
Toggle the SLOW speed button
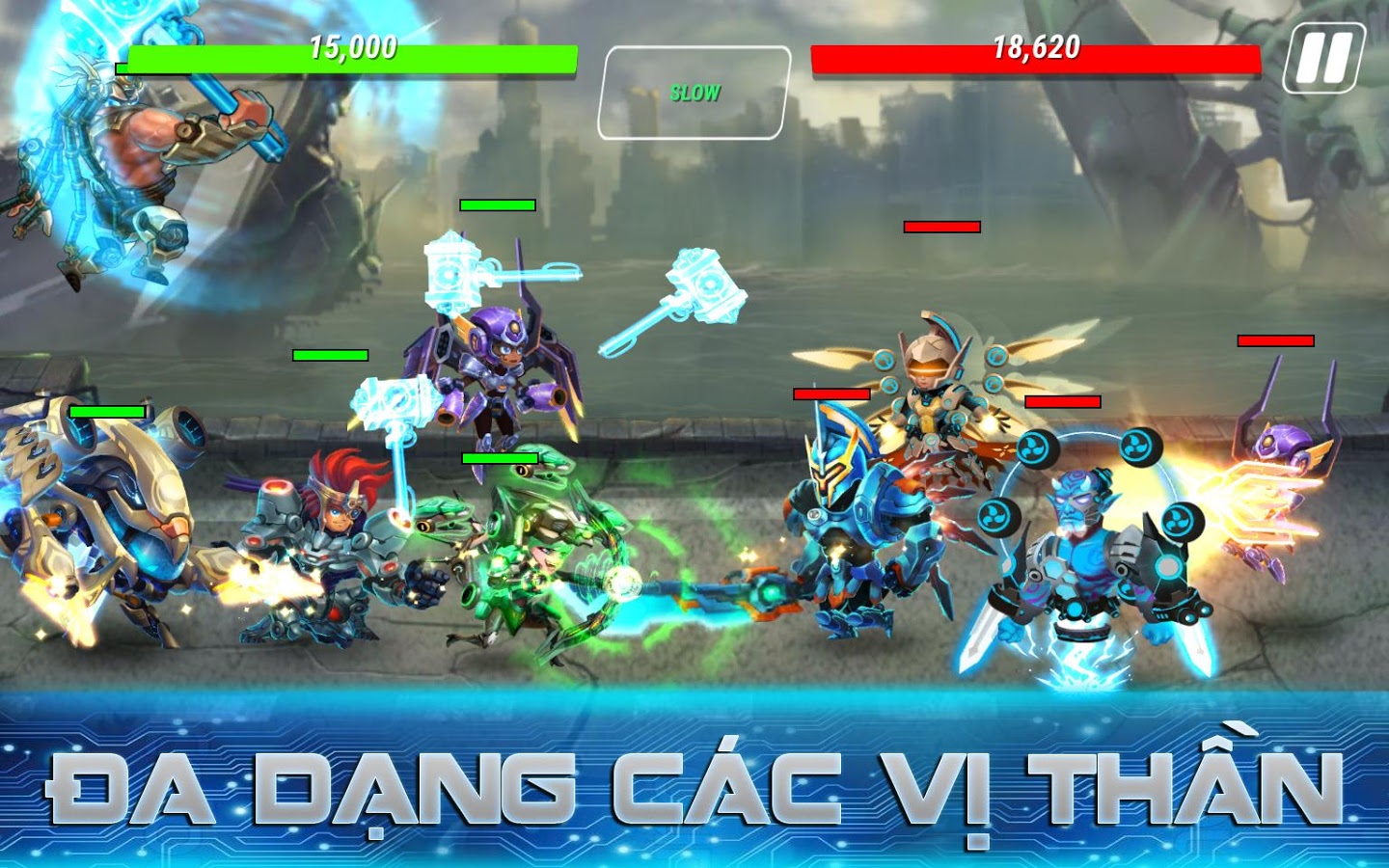694,93
